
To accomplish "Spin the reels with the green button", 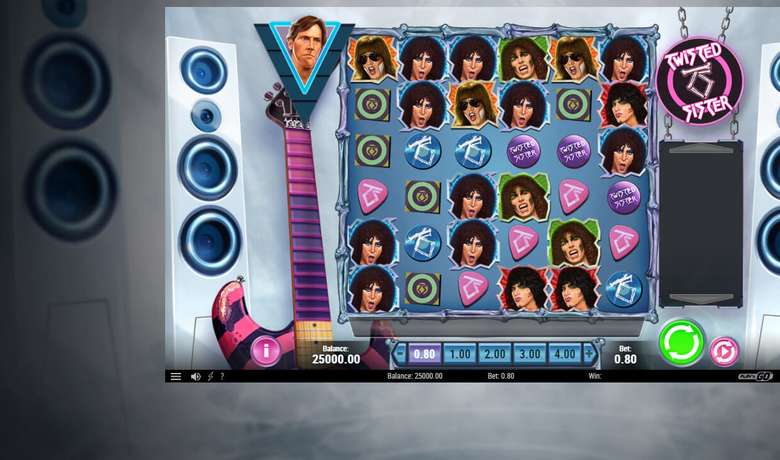I will [x=681, y=343].
